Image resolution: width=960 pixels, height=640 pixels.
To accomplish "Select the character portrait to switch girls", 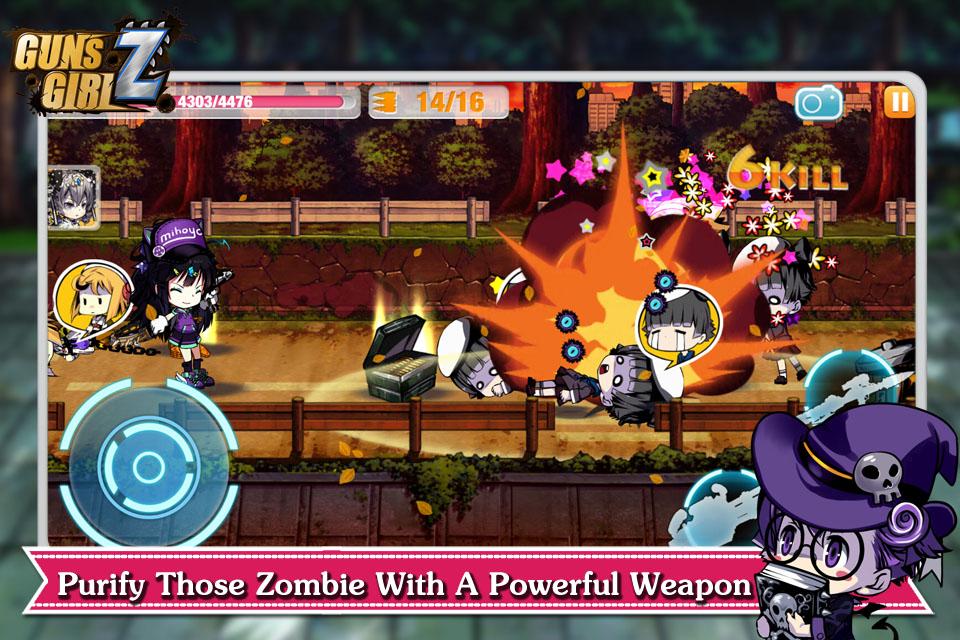I will (x=73, y=195).
